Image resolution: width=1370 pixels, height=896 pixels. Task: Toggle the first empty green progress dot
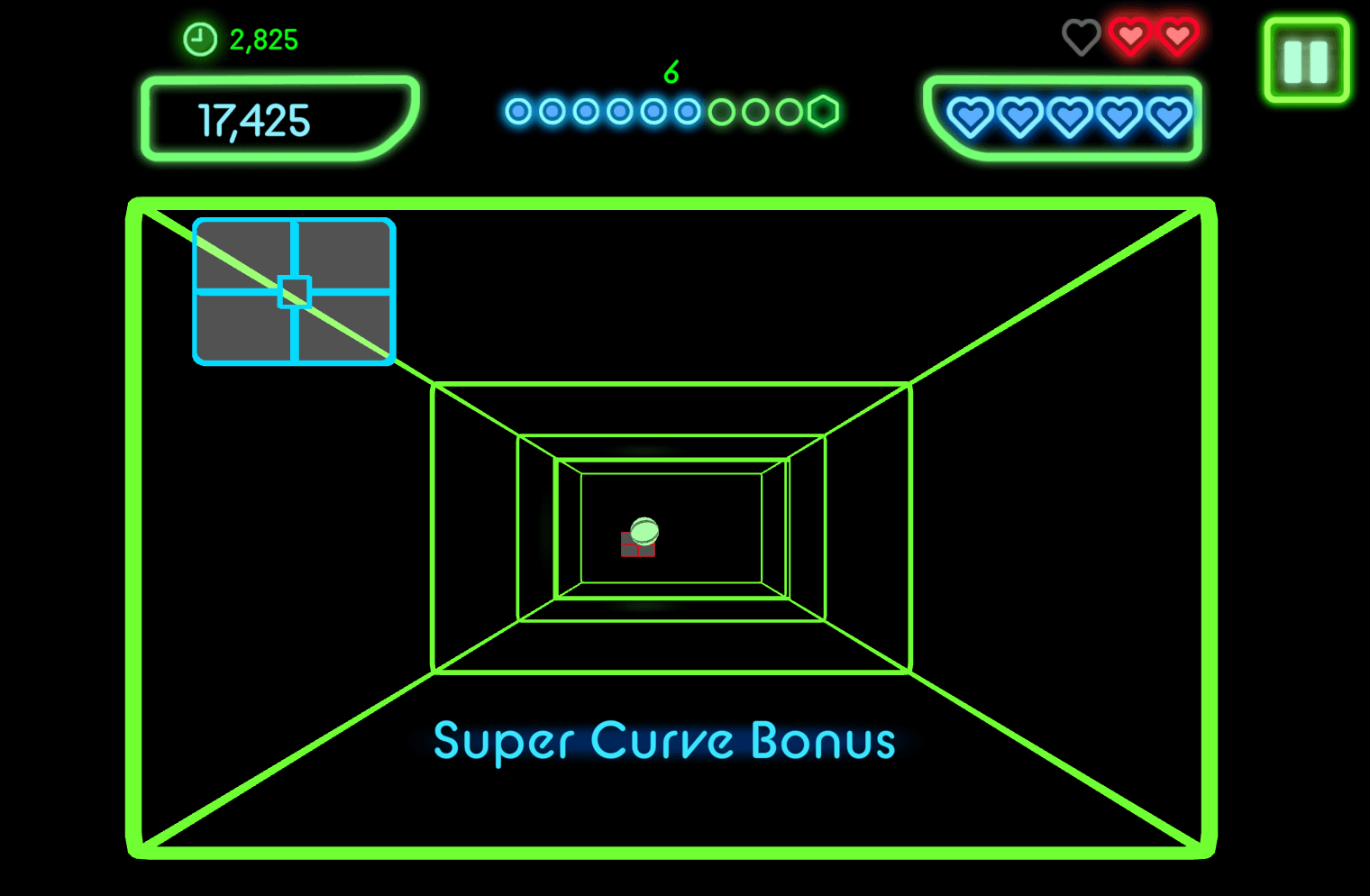coord(721,111)
